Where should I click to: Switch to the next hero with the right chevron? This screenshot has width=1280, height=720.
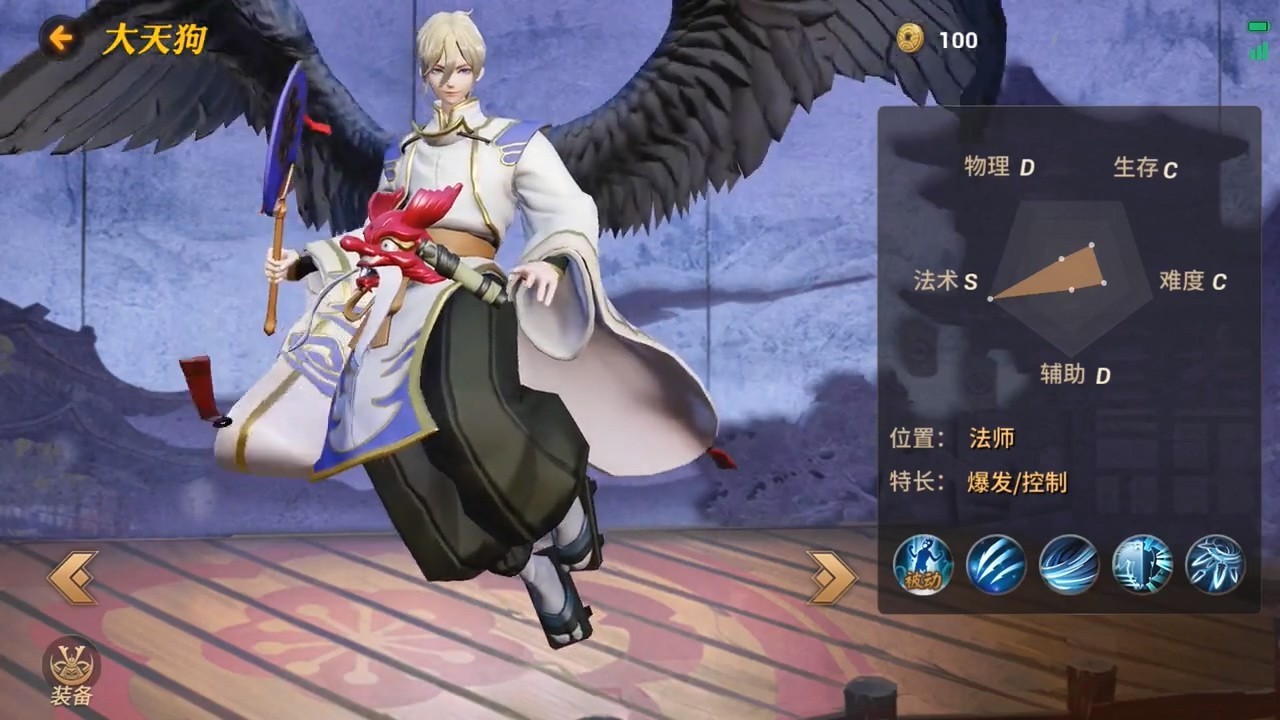pos(832,577)
